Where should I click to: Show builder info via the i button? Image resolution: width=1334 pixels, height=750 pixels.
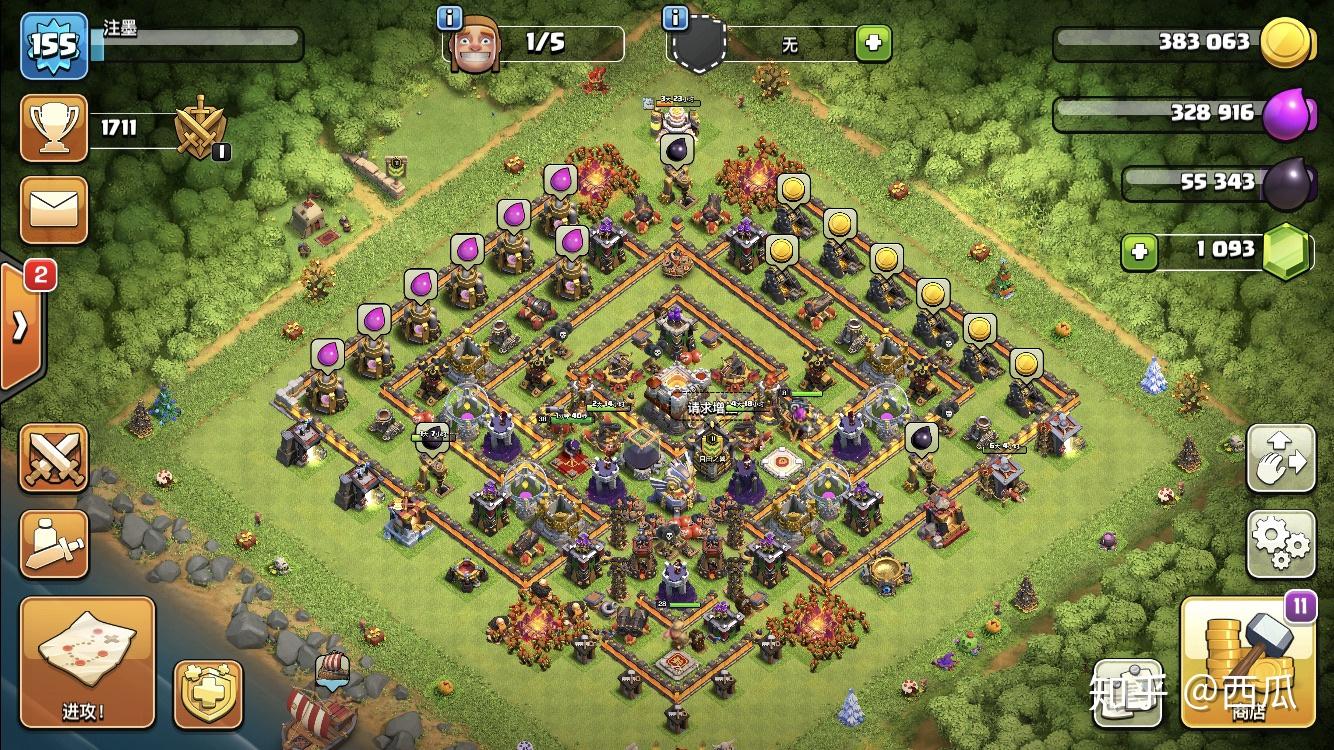450,18
